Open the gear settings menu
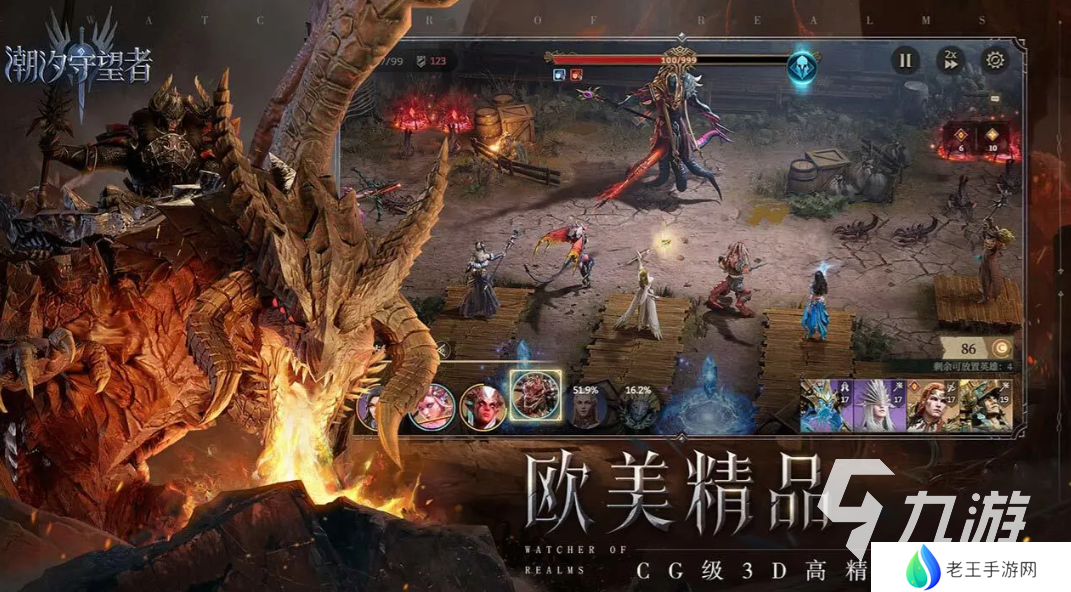Image resolution: width=1071 pixels, height=592 pixels. tap(995, 60)
